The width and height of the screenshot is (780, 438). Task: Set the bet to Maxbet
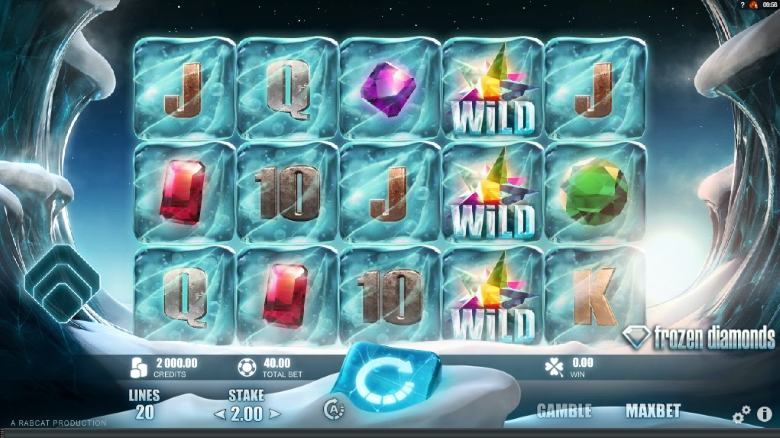click(x=652, y=411)
